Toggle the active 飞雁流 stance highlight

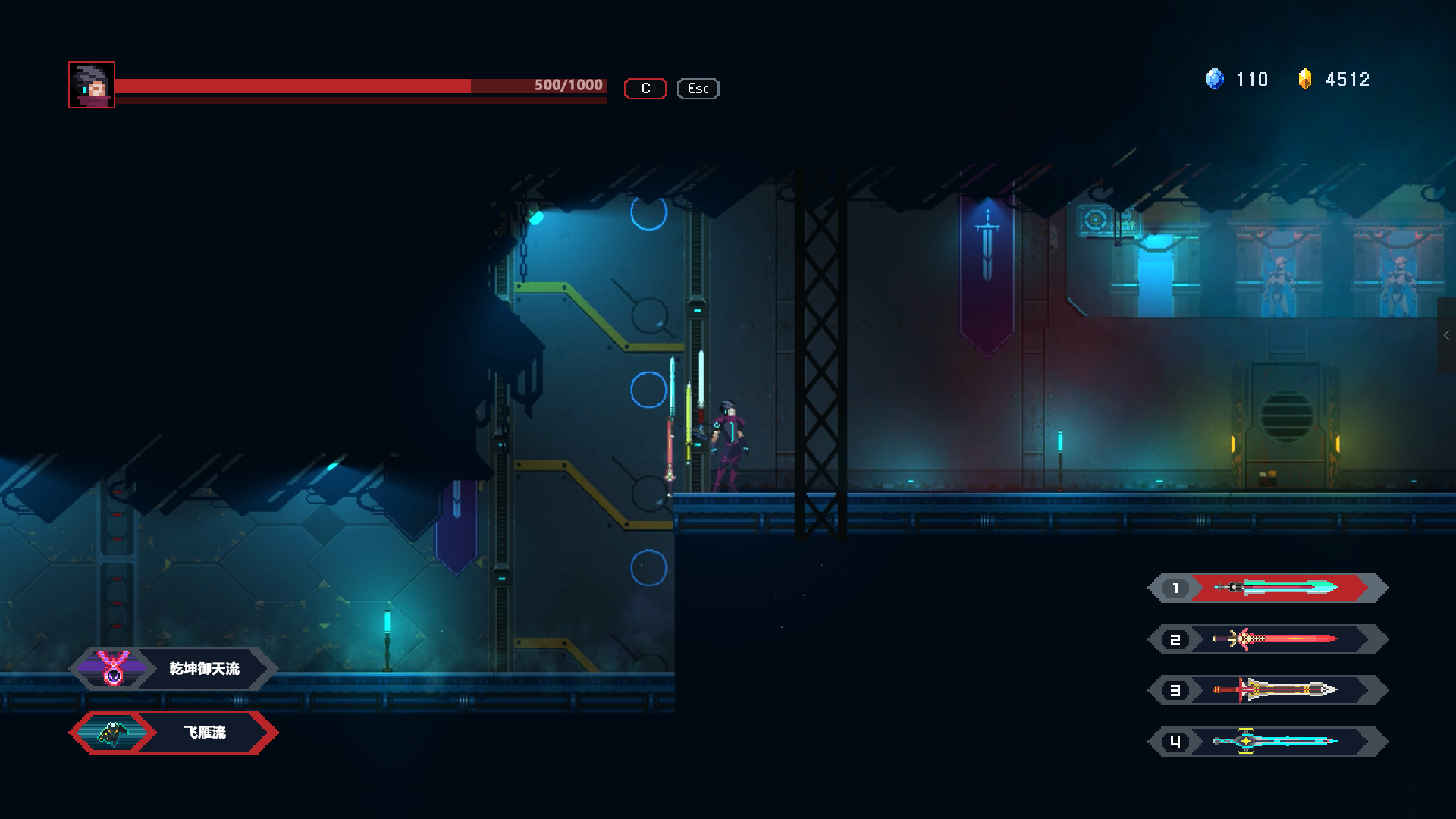173,733
